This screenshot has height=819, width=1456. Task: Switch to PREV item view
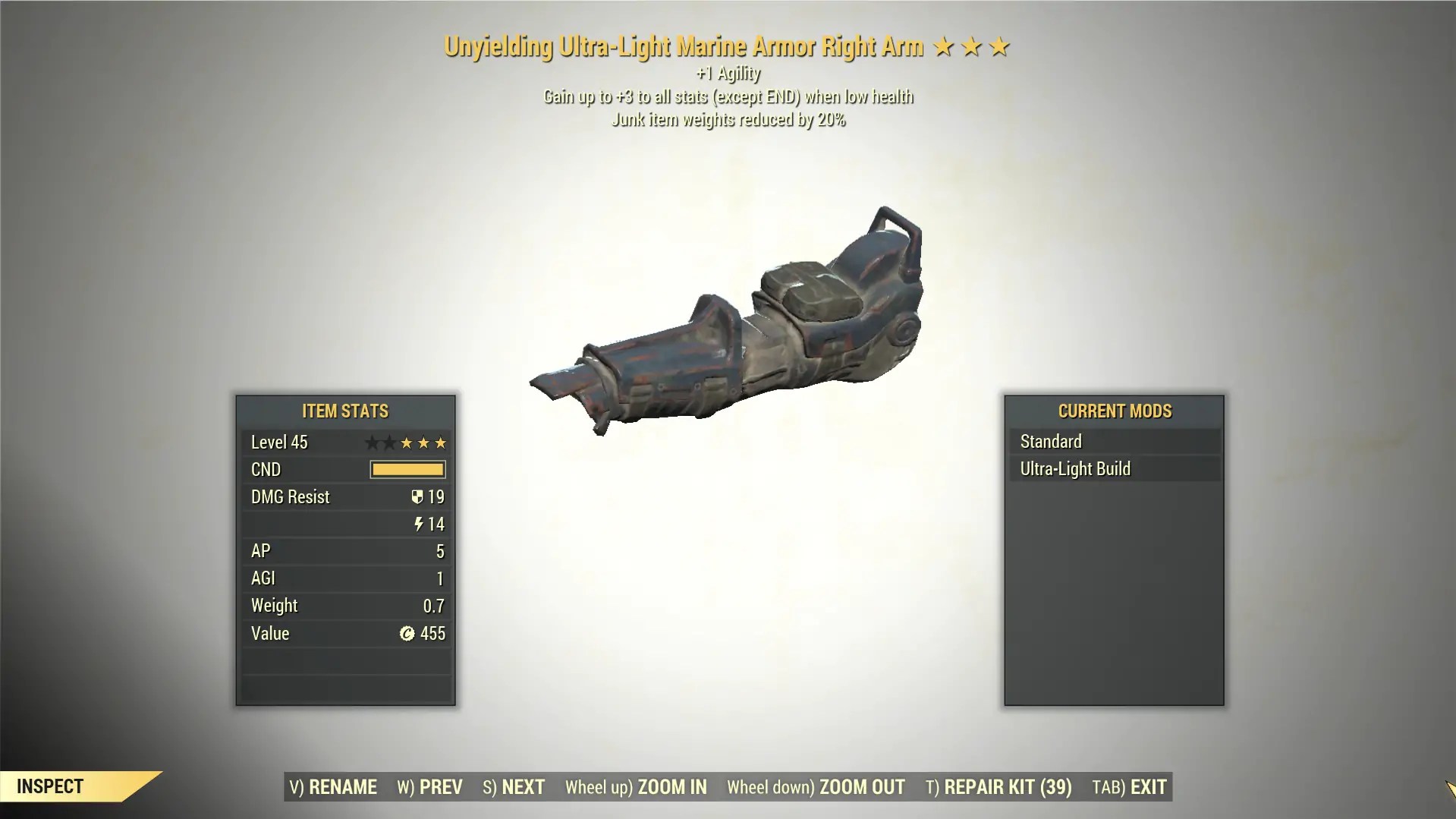click(x=428, y=787)
